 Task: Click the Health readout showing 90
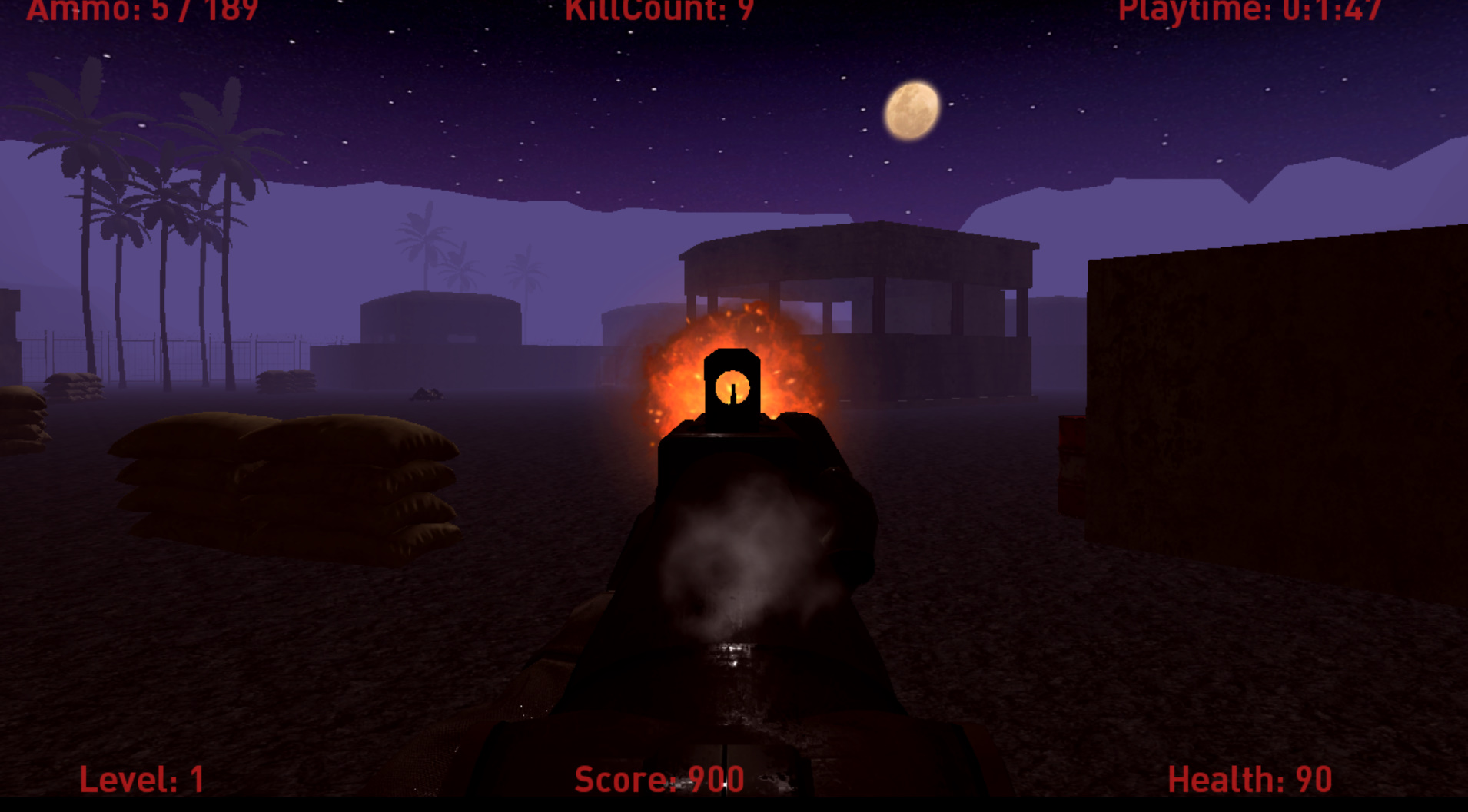click(x=1249, y=777)
